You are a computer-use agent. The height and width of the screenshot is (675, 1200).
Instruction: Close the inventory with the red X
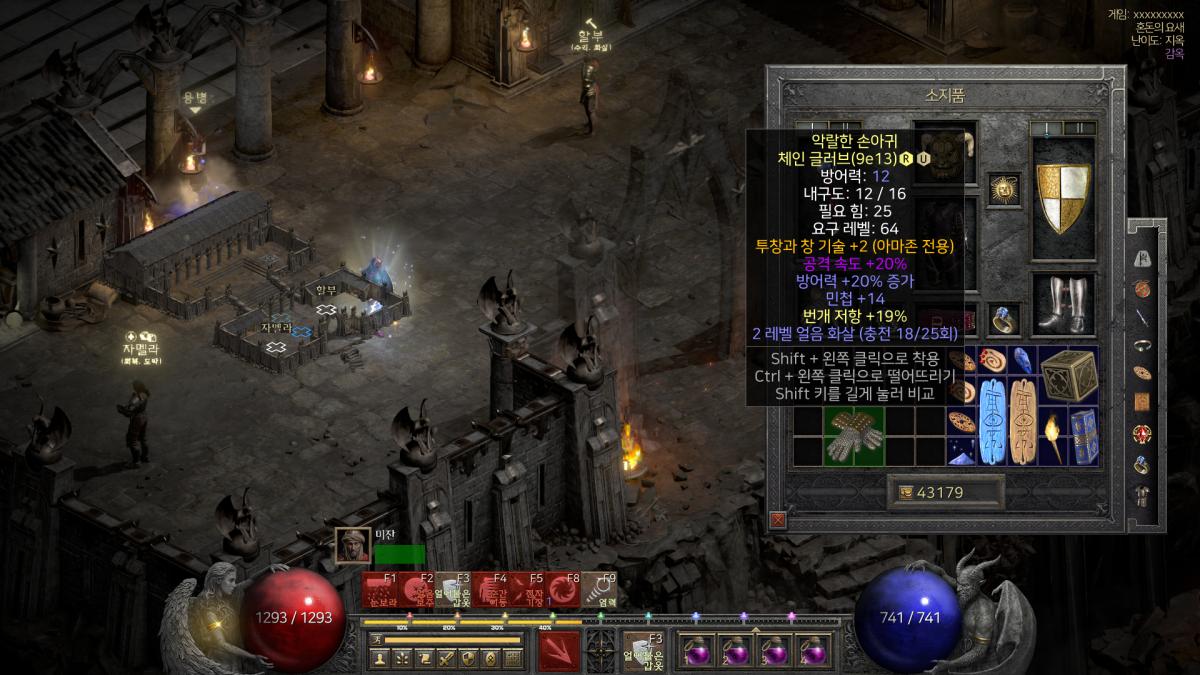[x=778, y=519]
